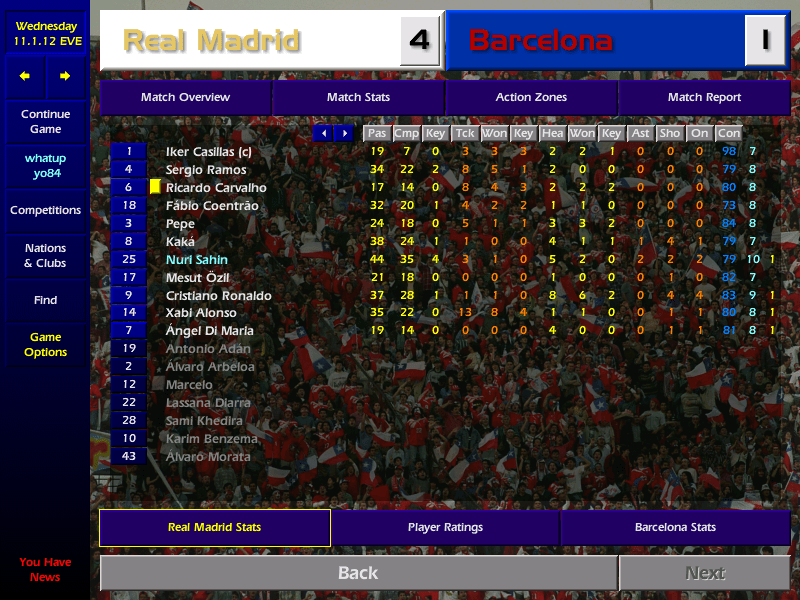This screenshot has height=600, width=800.
Task: Click the yellow right arrow in the sidebar
Action: [65, 76]
